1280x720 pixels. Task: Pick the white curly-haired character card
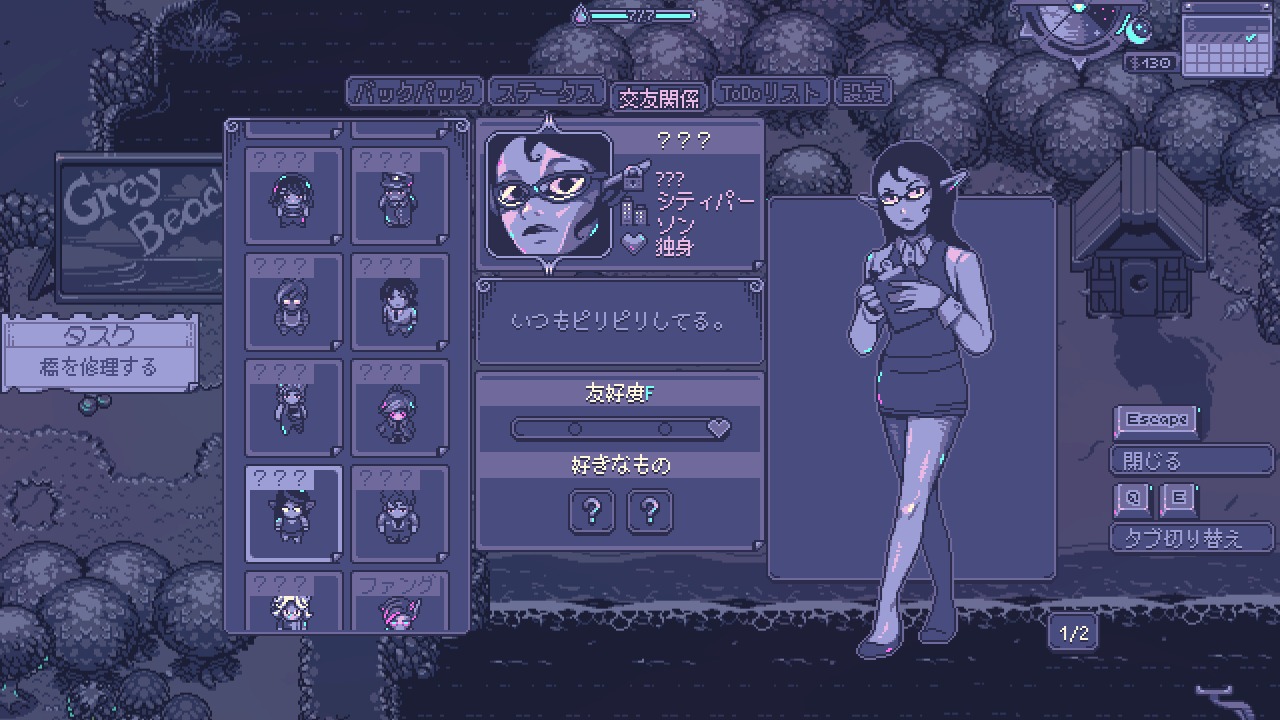(293, 601)
